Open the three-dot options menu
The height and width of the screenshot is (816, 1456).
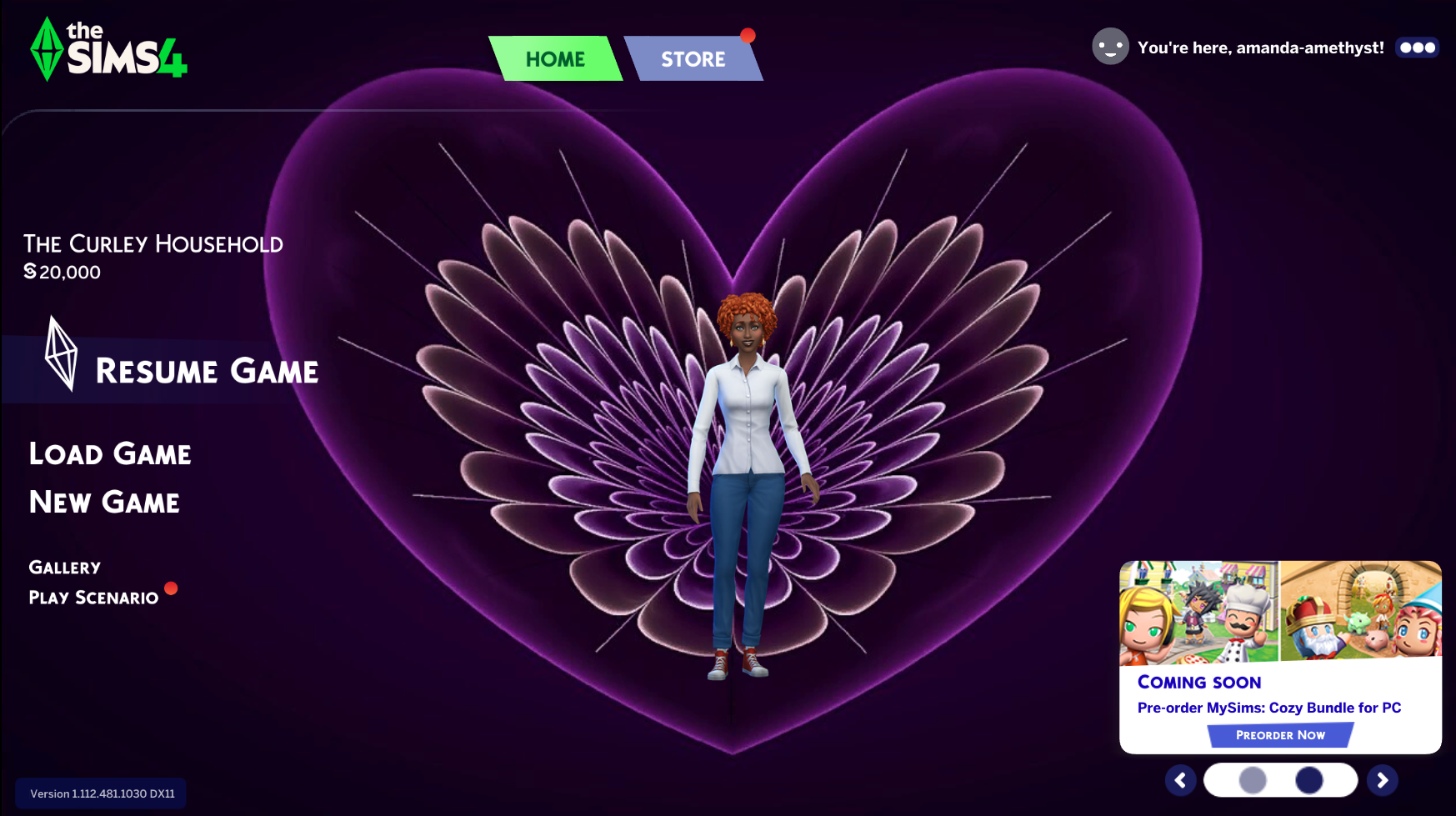coord(1417,48)
